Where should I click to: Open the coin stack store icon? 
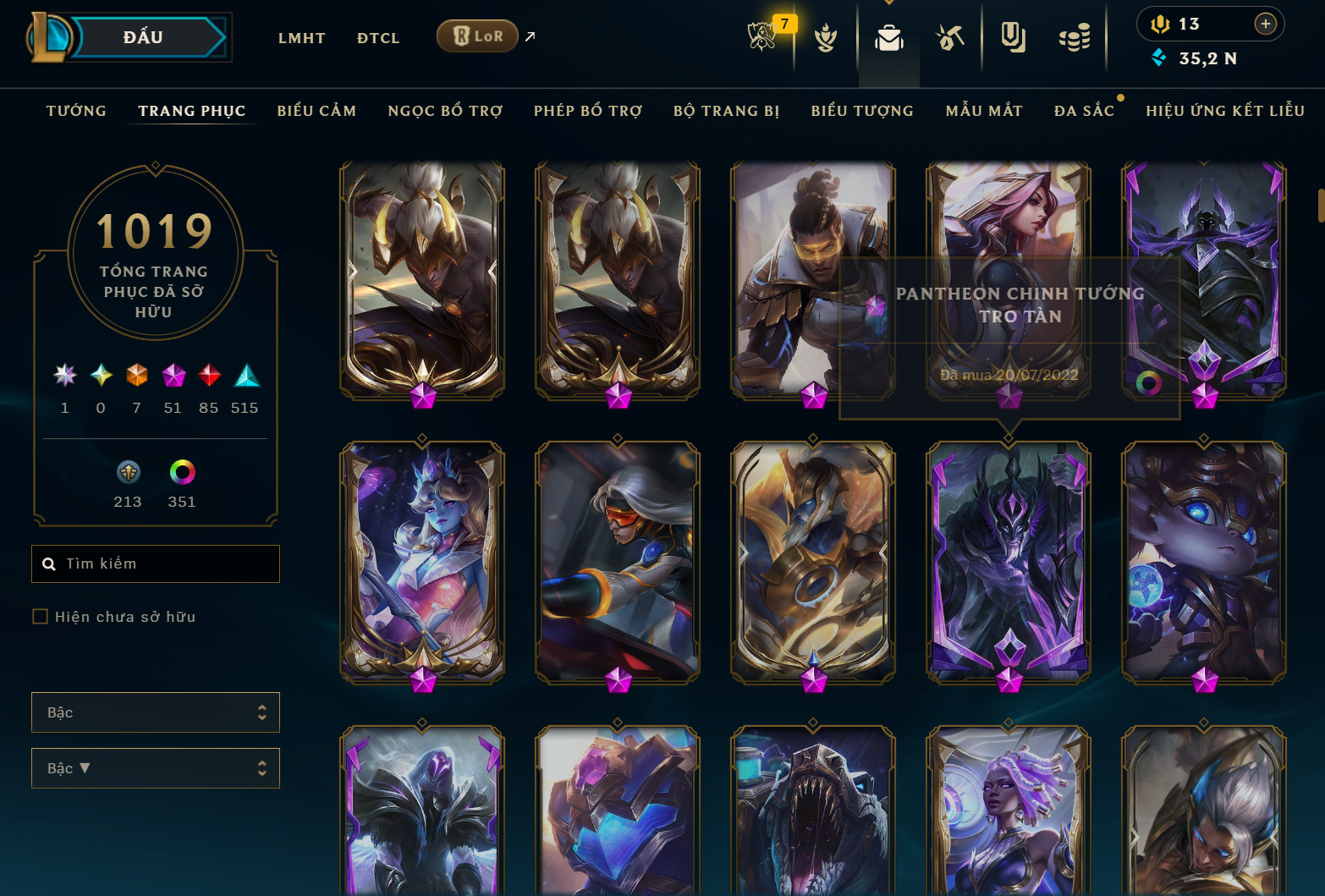point(1074,38)
